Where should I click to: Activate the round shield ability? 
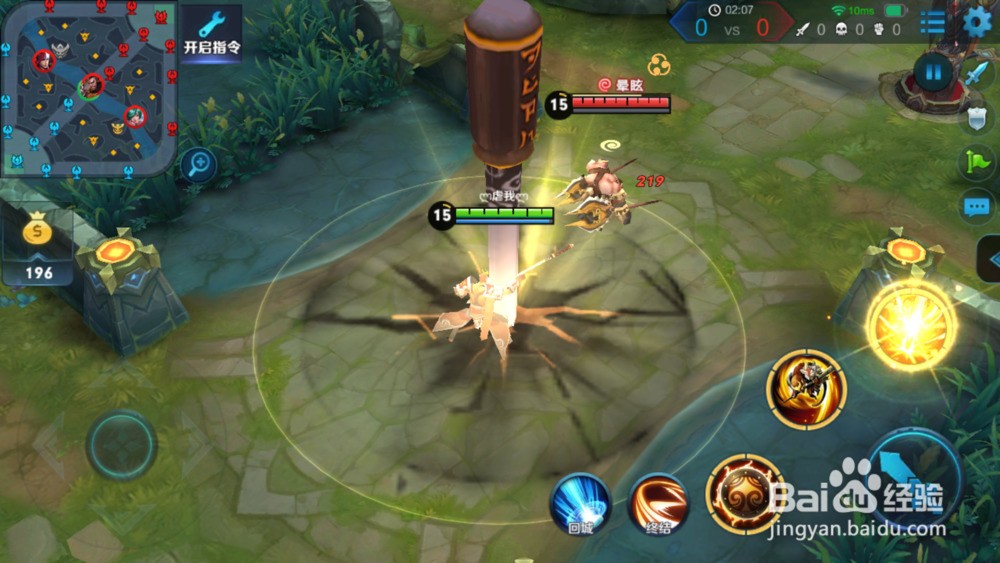click(x=744, y=494)
